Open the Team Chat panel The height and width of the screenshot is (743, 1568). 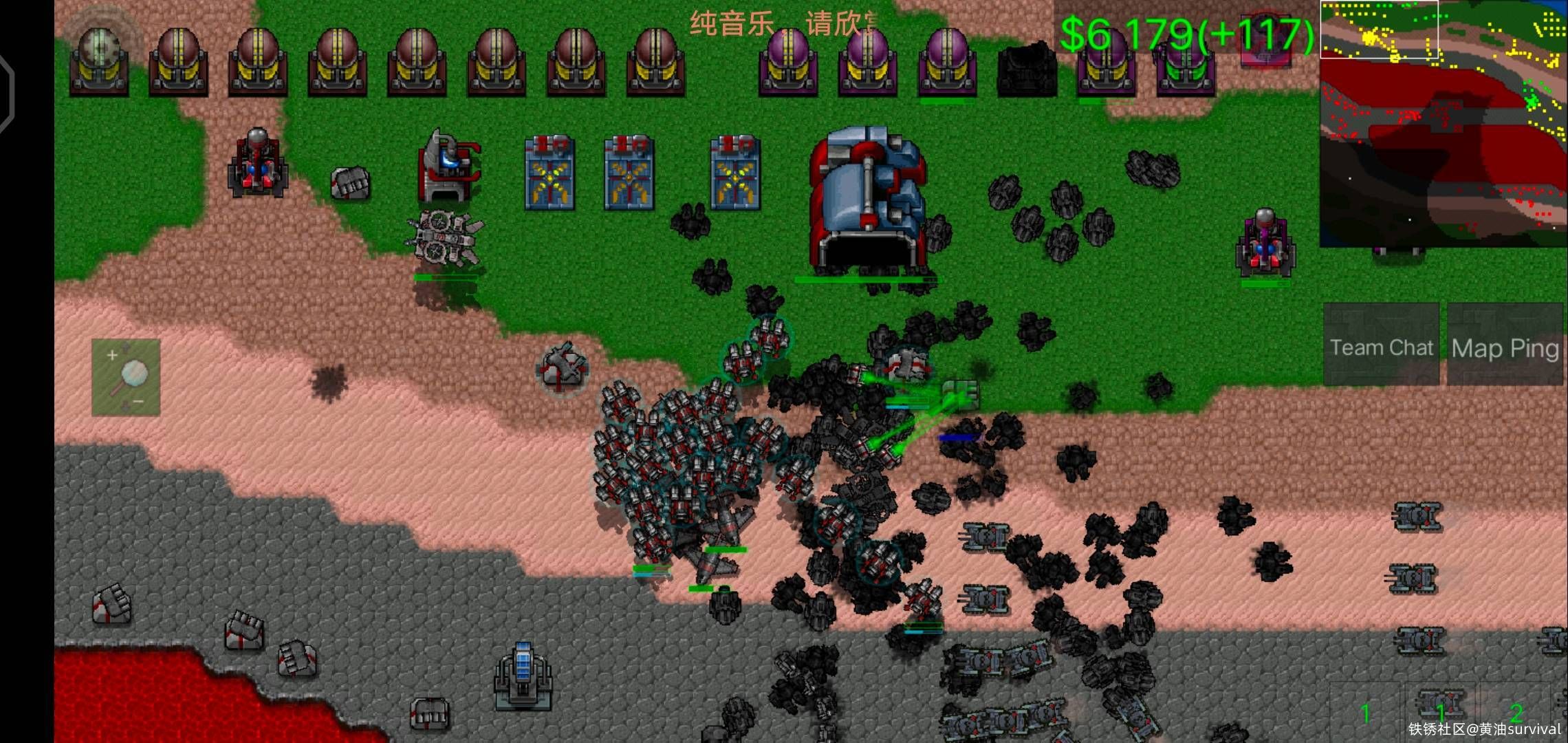coord(1381,346)
